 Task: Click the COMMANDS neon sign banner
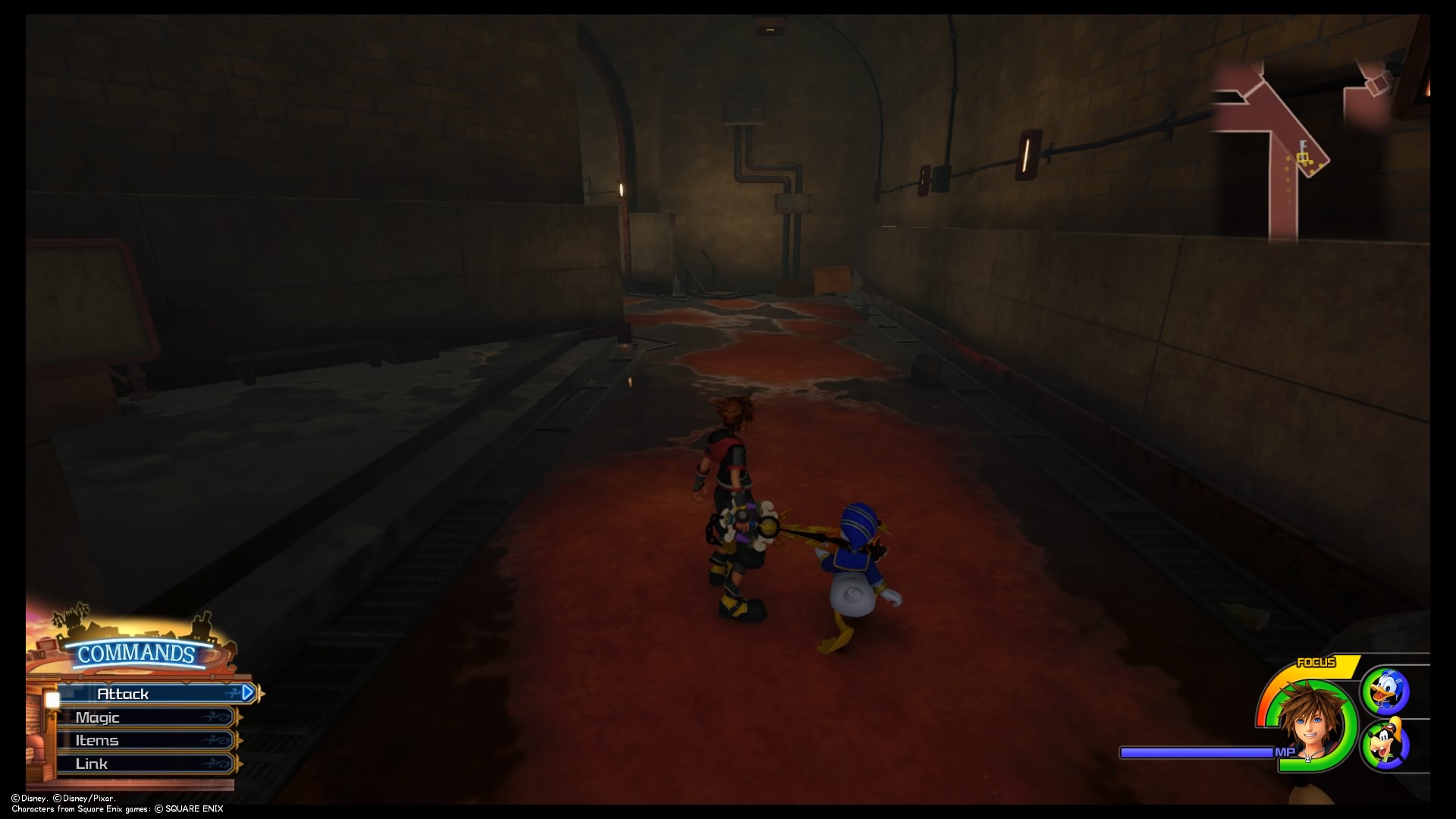pyautogui.click(x=134, y=652)
